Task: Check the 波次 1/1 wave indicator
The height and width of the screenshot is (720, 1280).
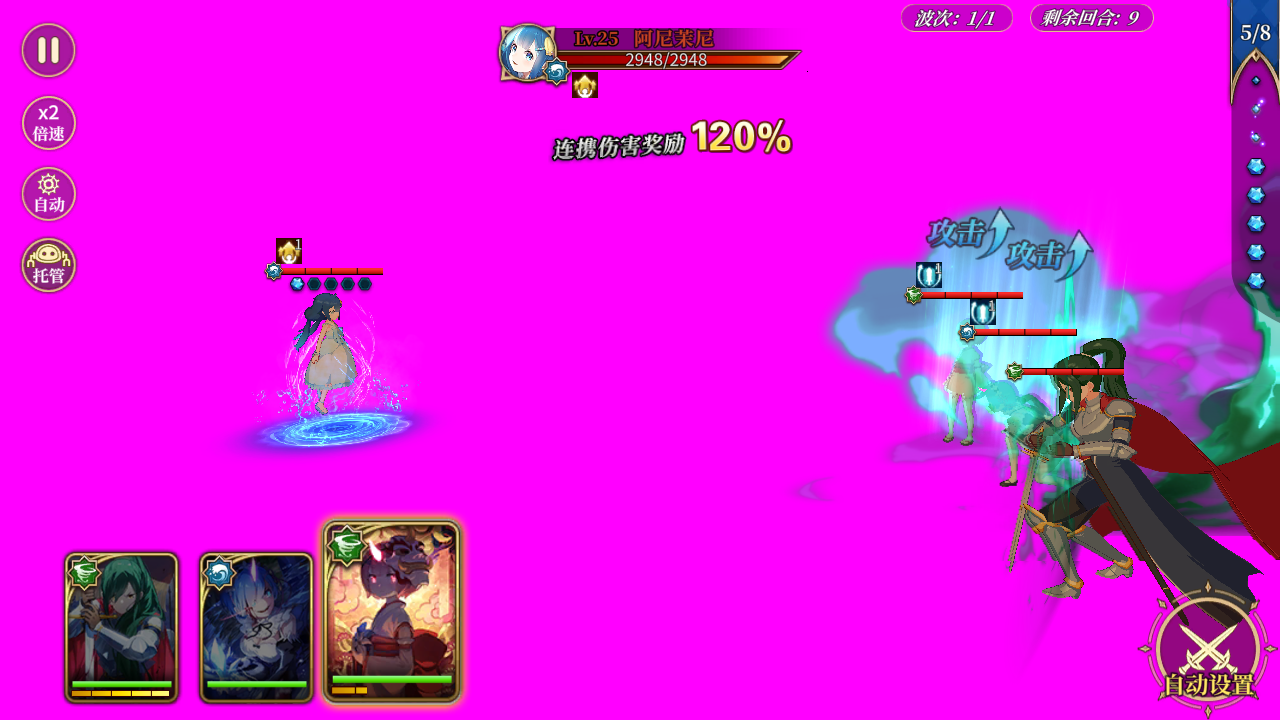Action: (953, 17)
